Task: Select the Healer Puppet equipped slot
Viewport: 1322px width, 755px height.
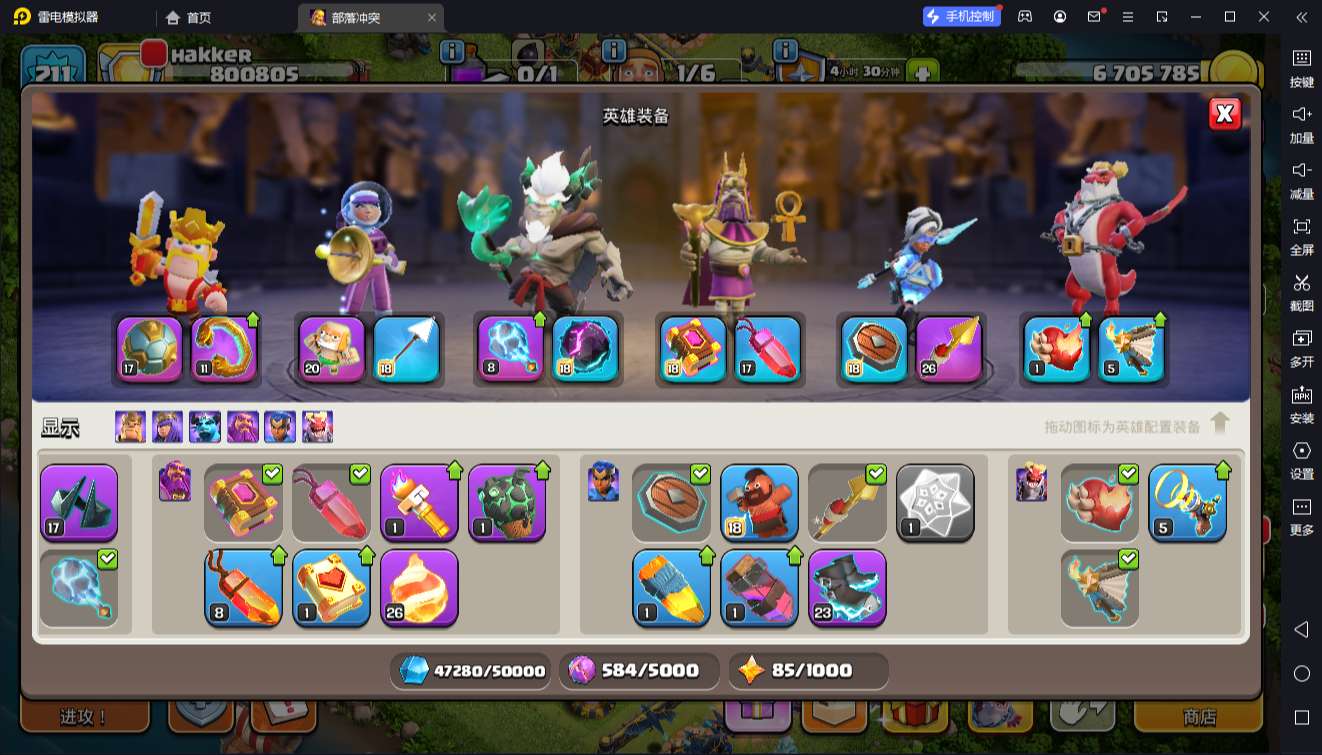Action: (x=332, y=350)
